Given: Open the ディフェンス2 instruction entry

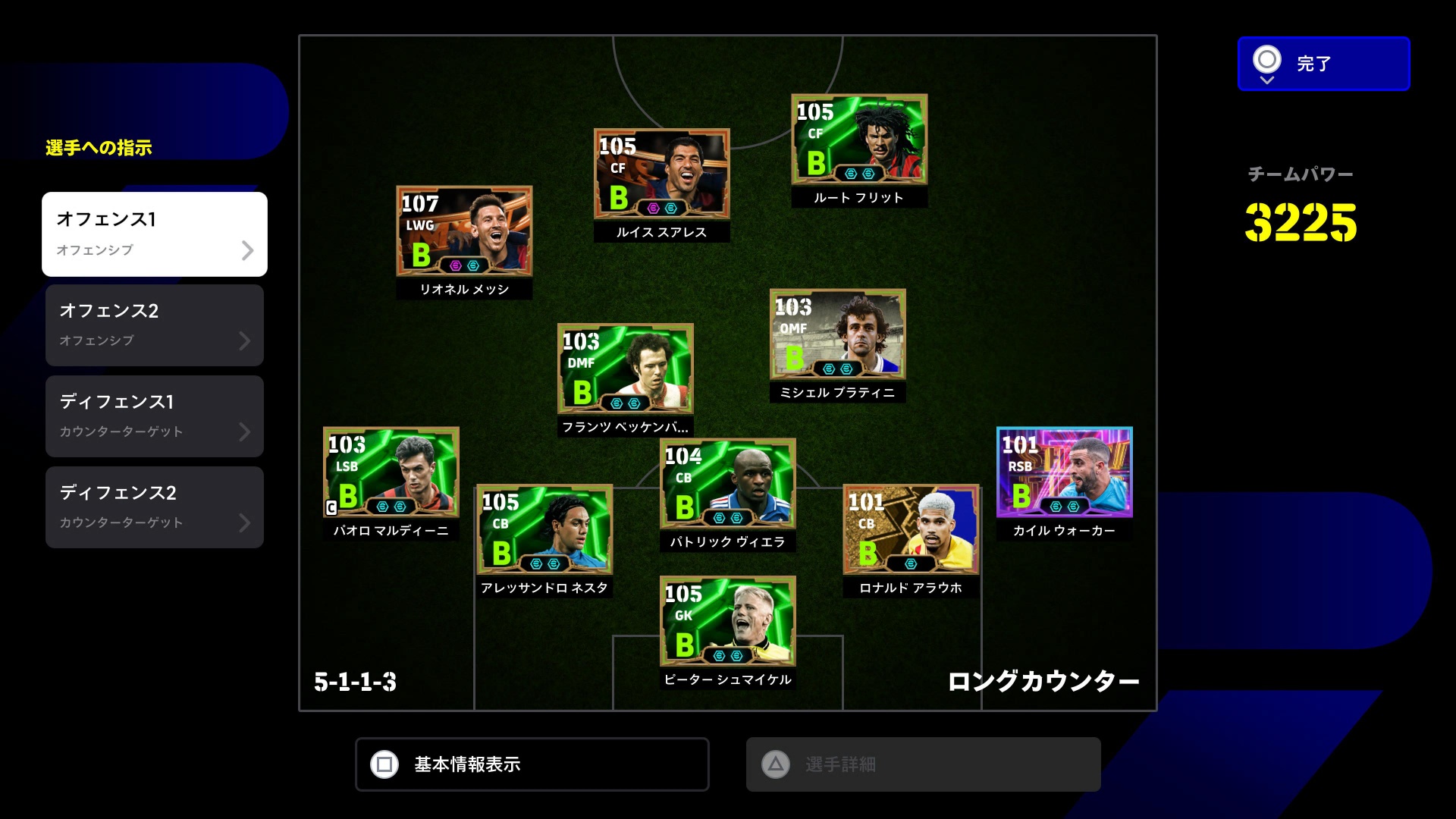Looking at the screenshot, I should point(155,507).
